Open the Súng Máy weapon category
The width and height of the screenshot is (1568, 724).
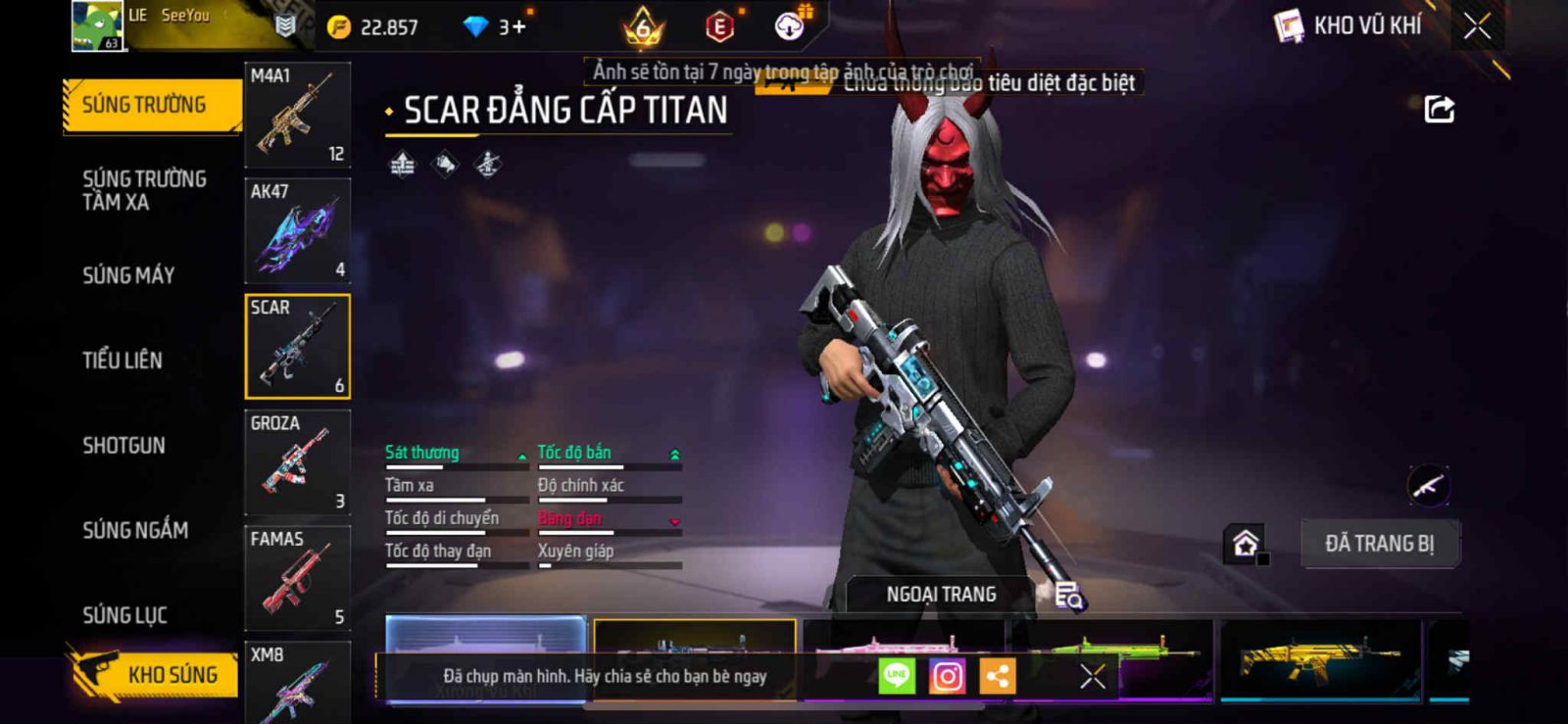pyautogui.click(x=128, y=275)
